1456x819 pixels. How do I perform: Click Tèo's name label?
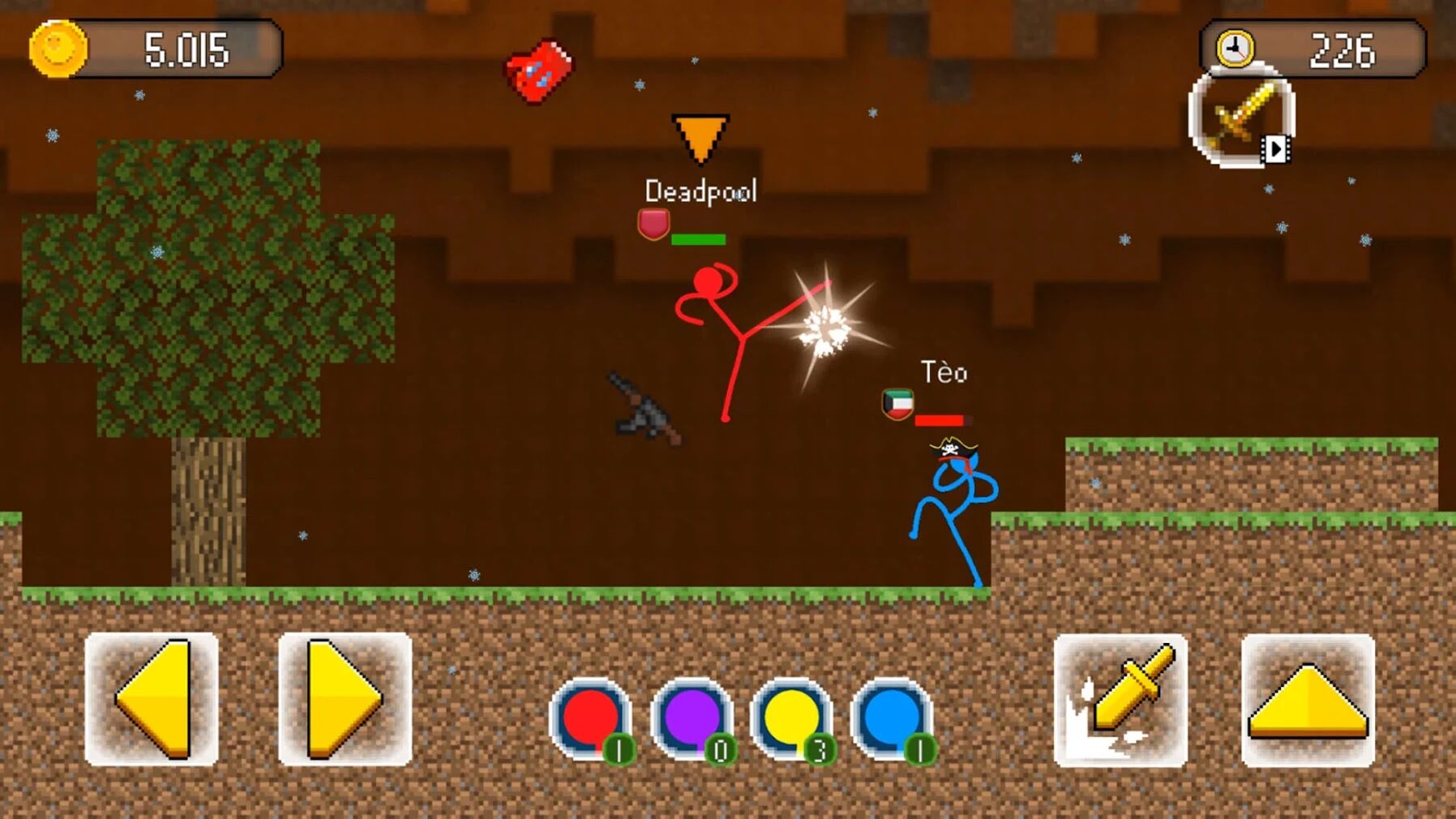943,372
